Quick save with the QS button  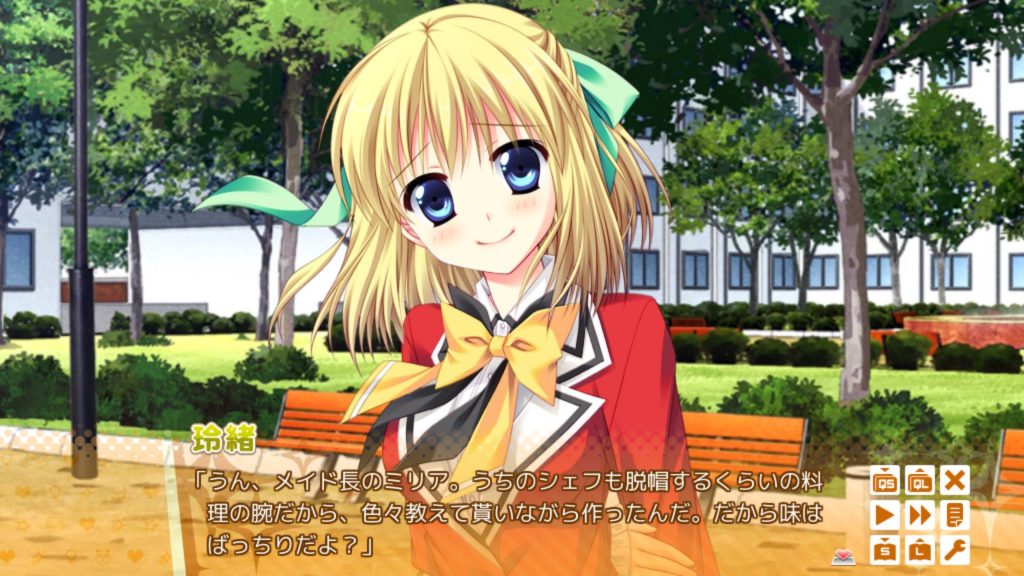tap(884, 480)
